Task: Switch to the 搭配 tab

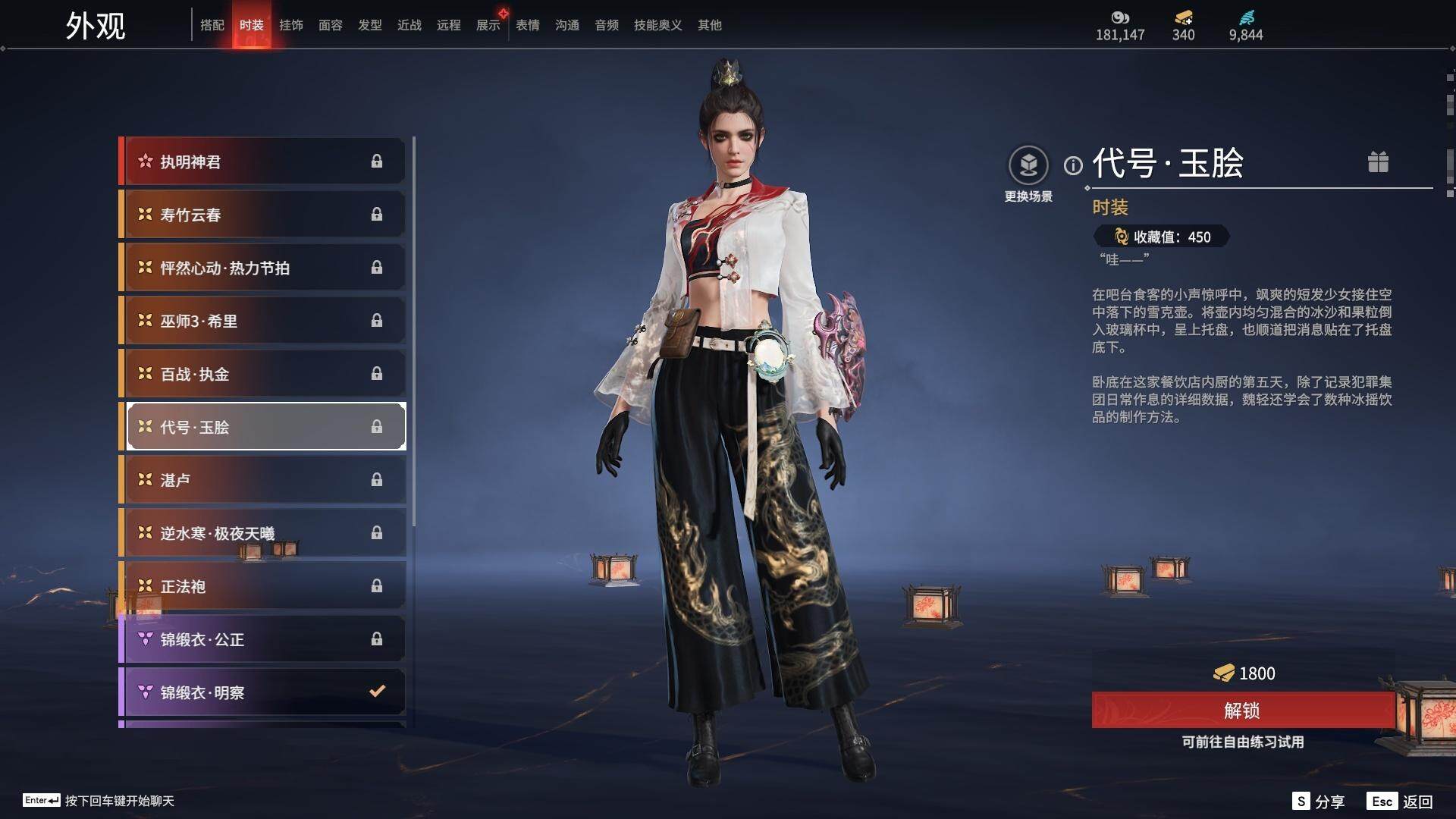Action: click(x=212, y=25)
